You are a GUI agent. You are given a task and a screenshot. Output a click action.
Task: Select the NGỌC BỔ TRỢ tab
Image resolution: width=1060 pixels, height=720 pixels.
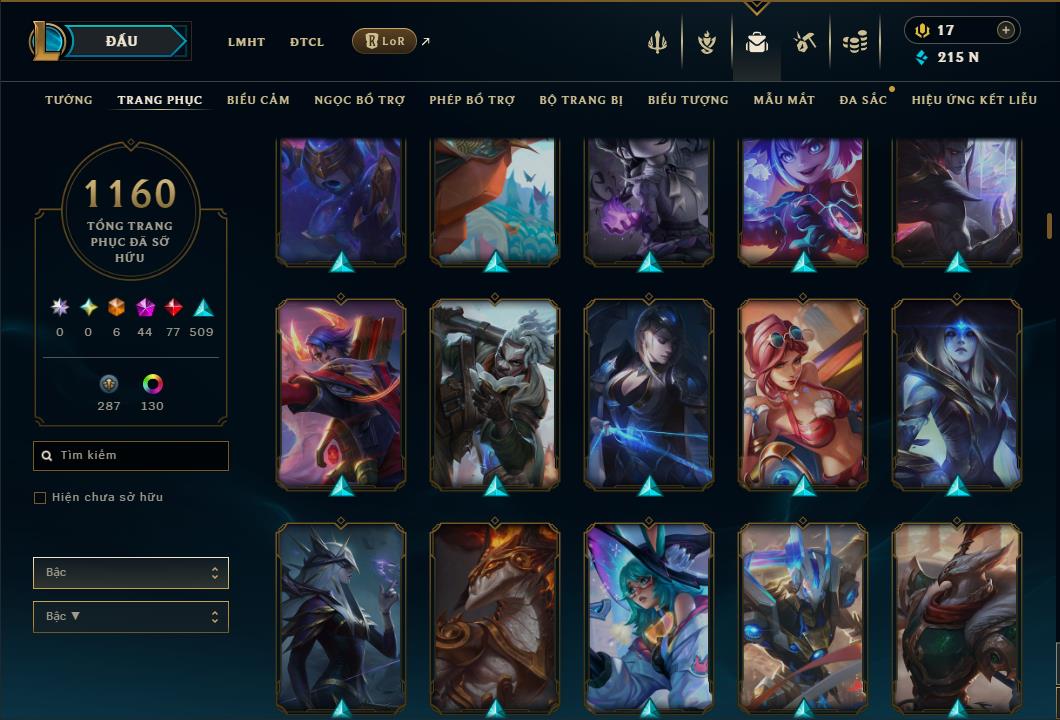point(359,100)
